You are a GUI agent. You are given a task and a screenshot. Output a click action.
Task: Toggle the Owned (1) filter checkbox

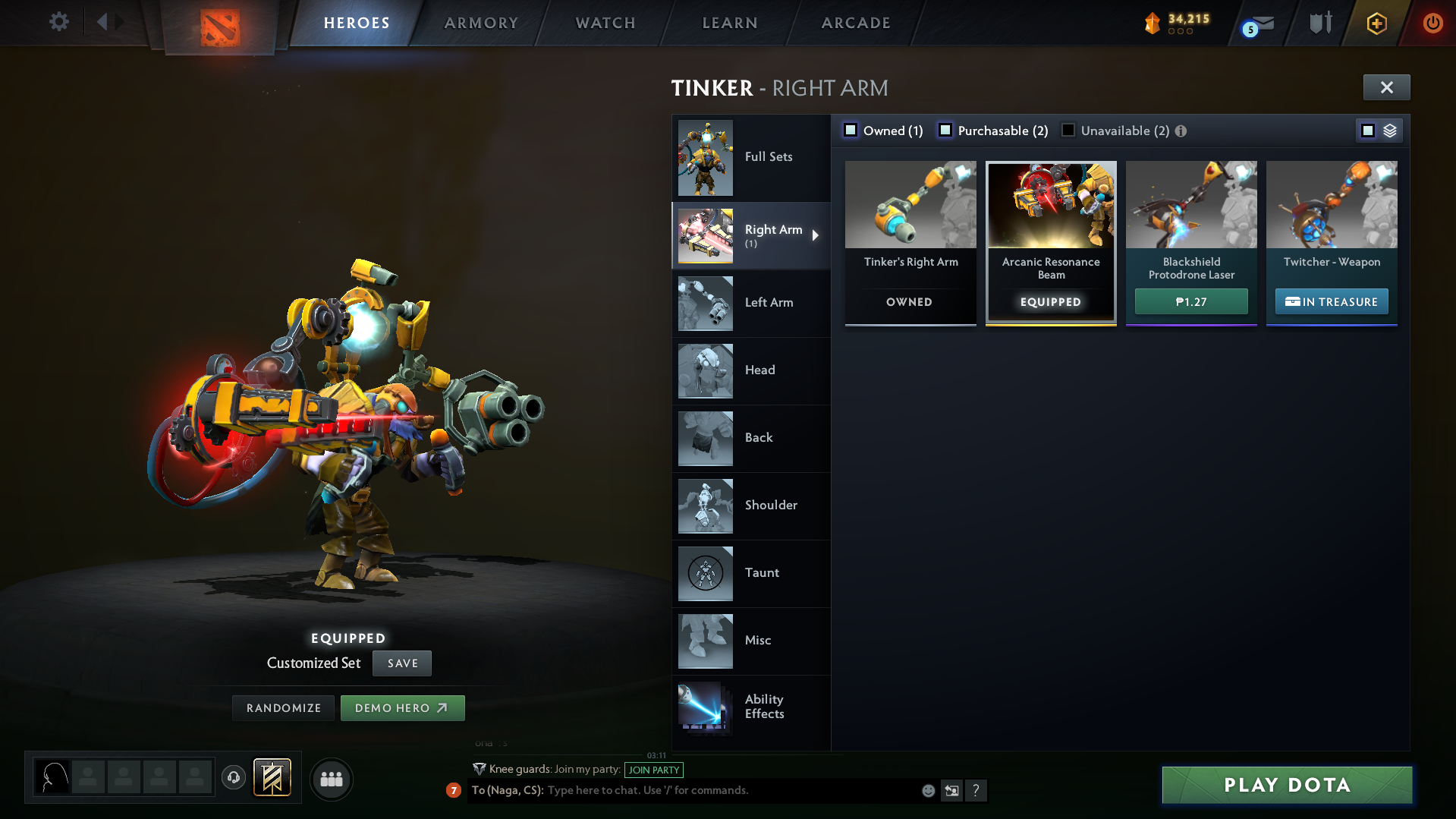pyautogui.click(x=850, y=130)
